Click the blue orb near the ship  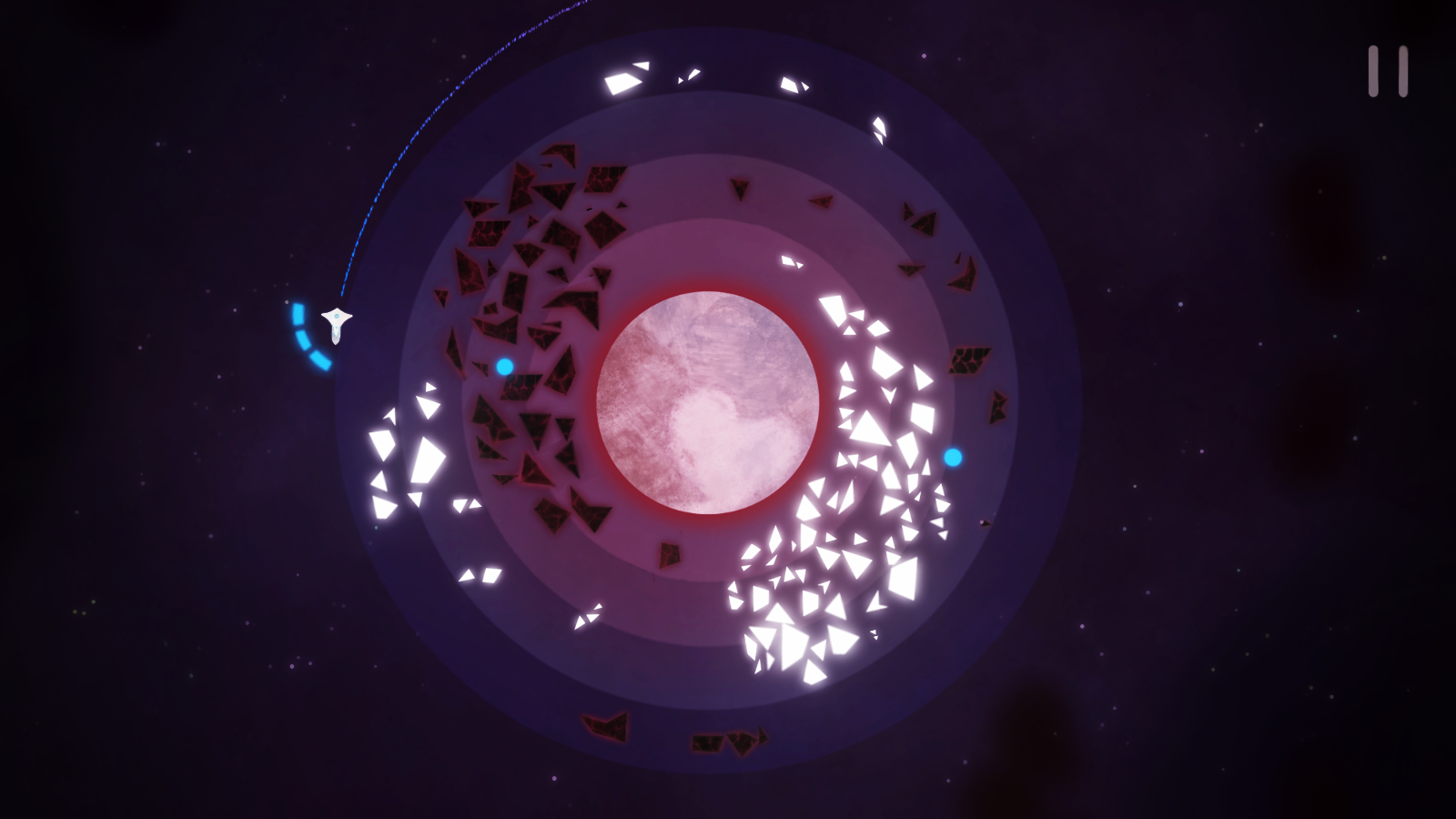tap(506, 367)
